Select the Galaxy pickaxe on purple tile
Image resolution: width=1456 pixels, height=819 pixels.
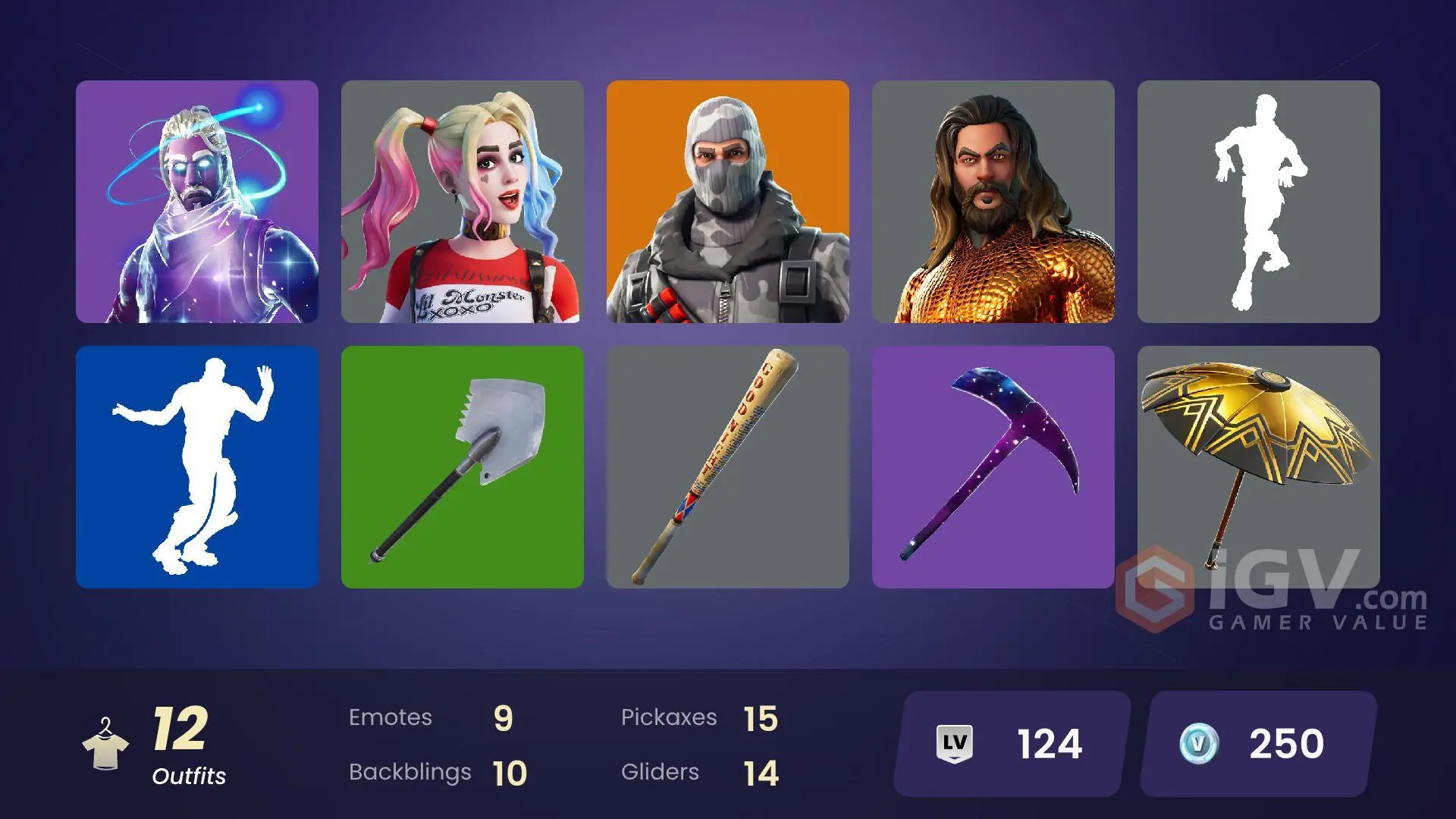coord(993,466)
